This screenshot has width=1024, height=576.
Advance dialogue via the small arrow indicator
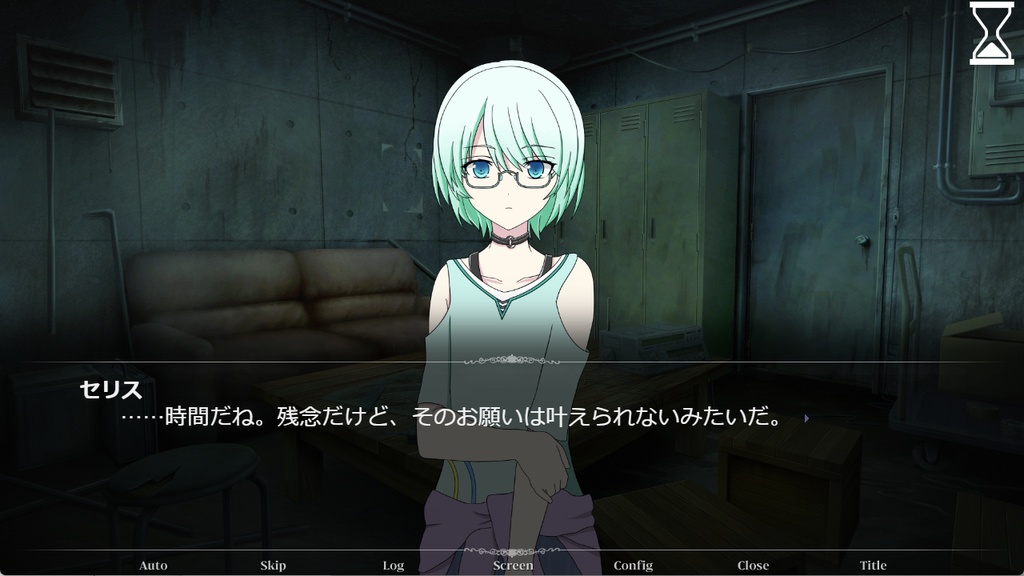point(806,419)
